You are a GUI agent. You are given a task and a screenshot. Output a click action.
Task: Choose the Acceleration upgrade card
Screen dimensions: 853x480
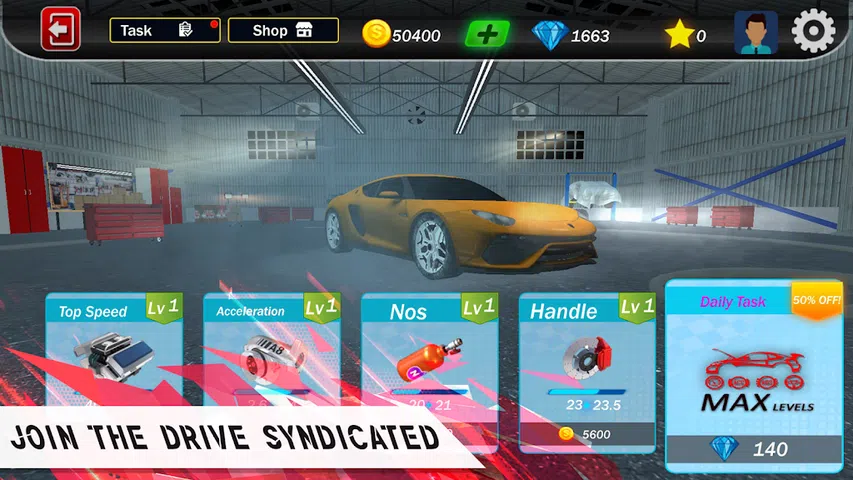click(x=272, y=350)
